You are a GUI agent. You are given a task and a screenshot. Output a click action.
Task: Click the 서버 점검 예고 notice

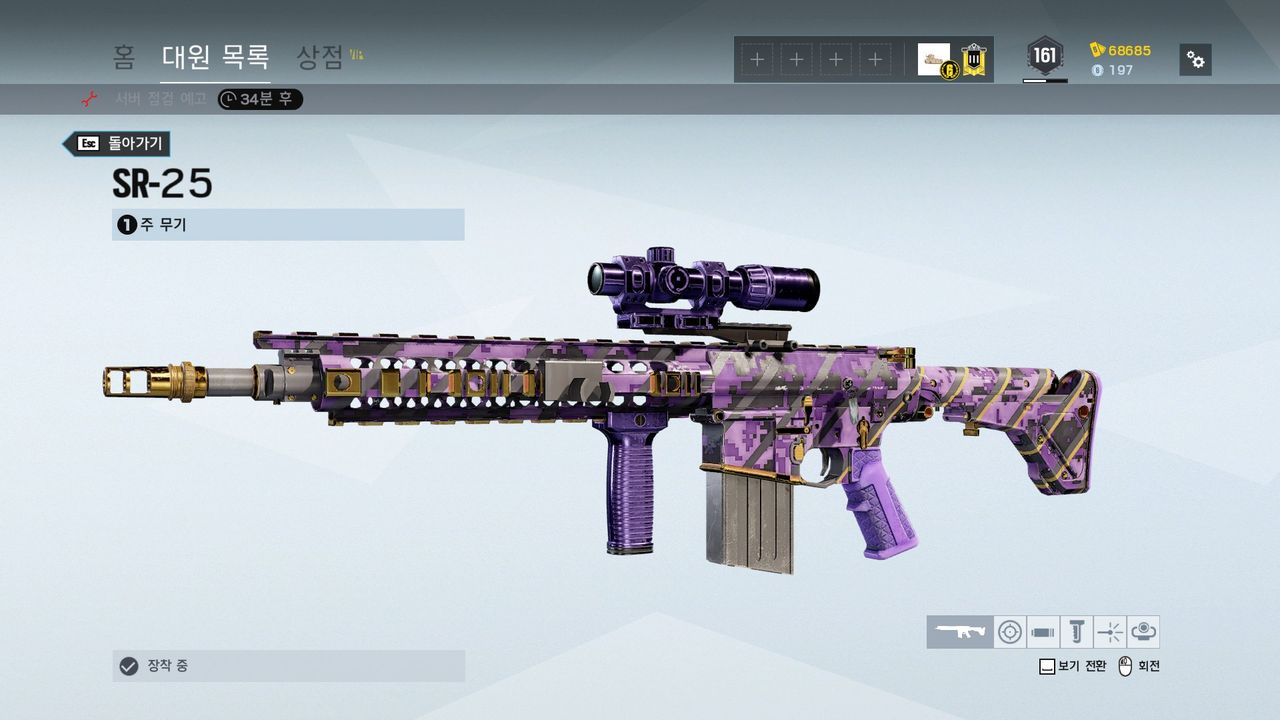point(160,99)
